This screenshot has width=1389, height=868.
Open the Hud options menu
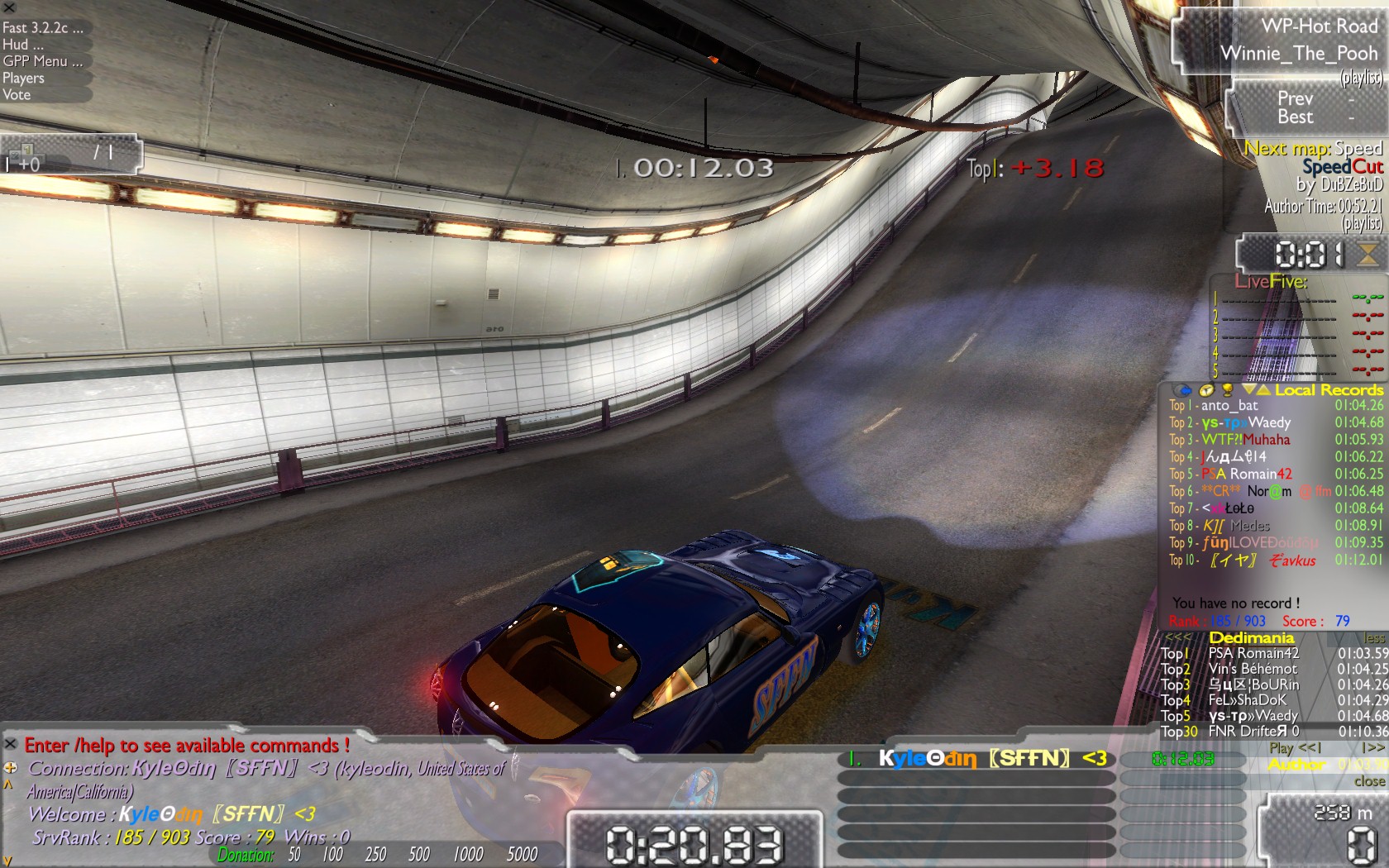tap(23, 45)
